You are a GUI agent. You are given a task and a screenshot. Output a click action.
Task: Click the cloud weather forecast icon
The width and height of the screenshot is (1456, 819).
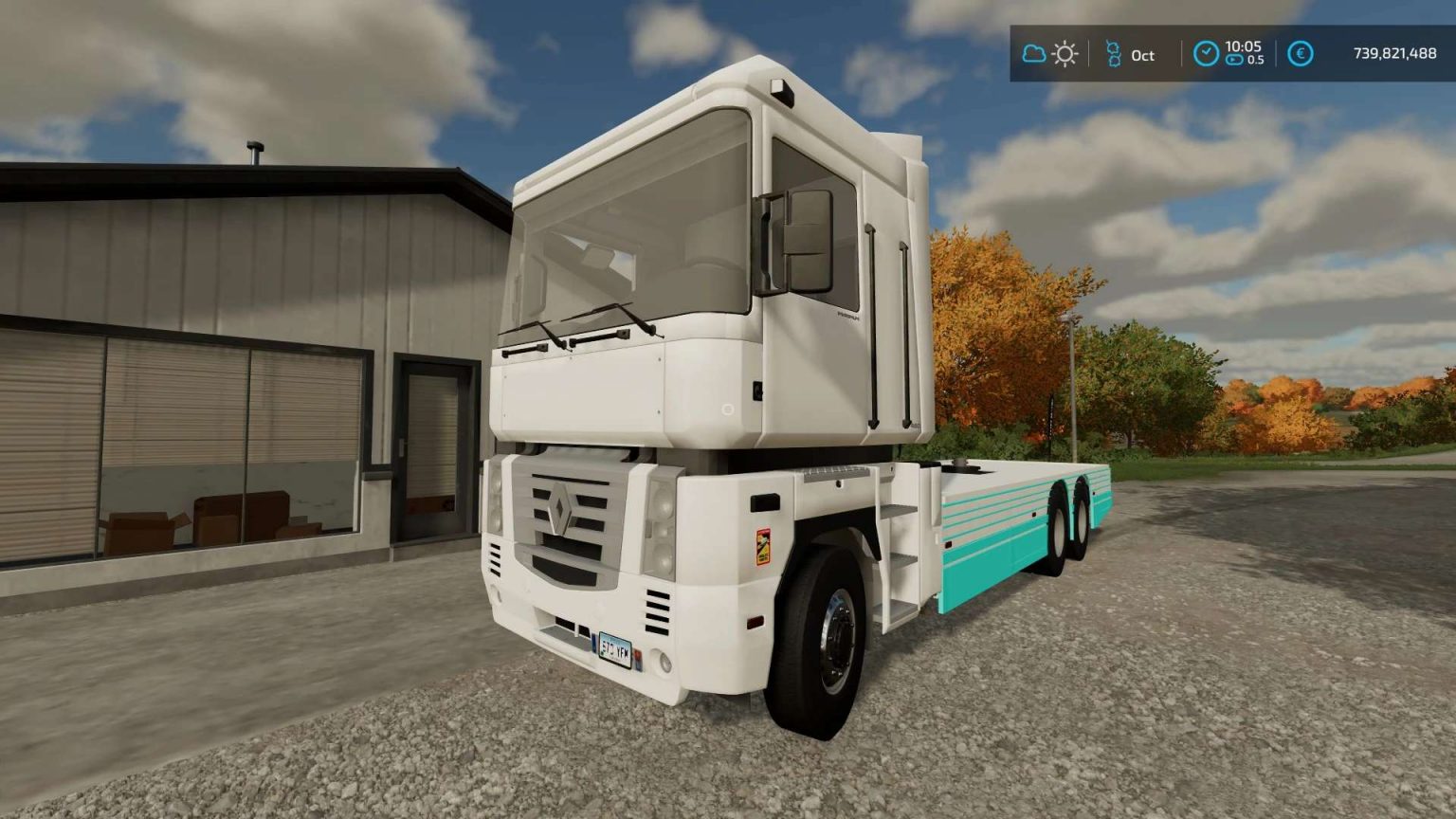pos(1033,54)
